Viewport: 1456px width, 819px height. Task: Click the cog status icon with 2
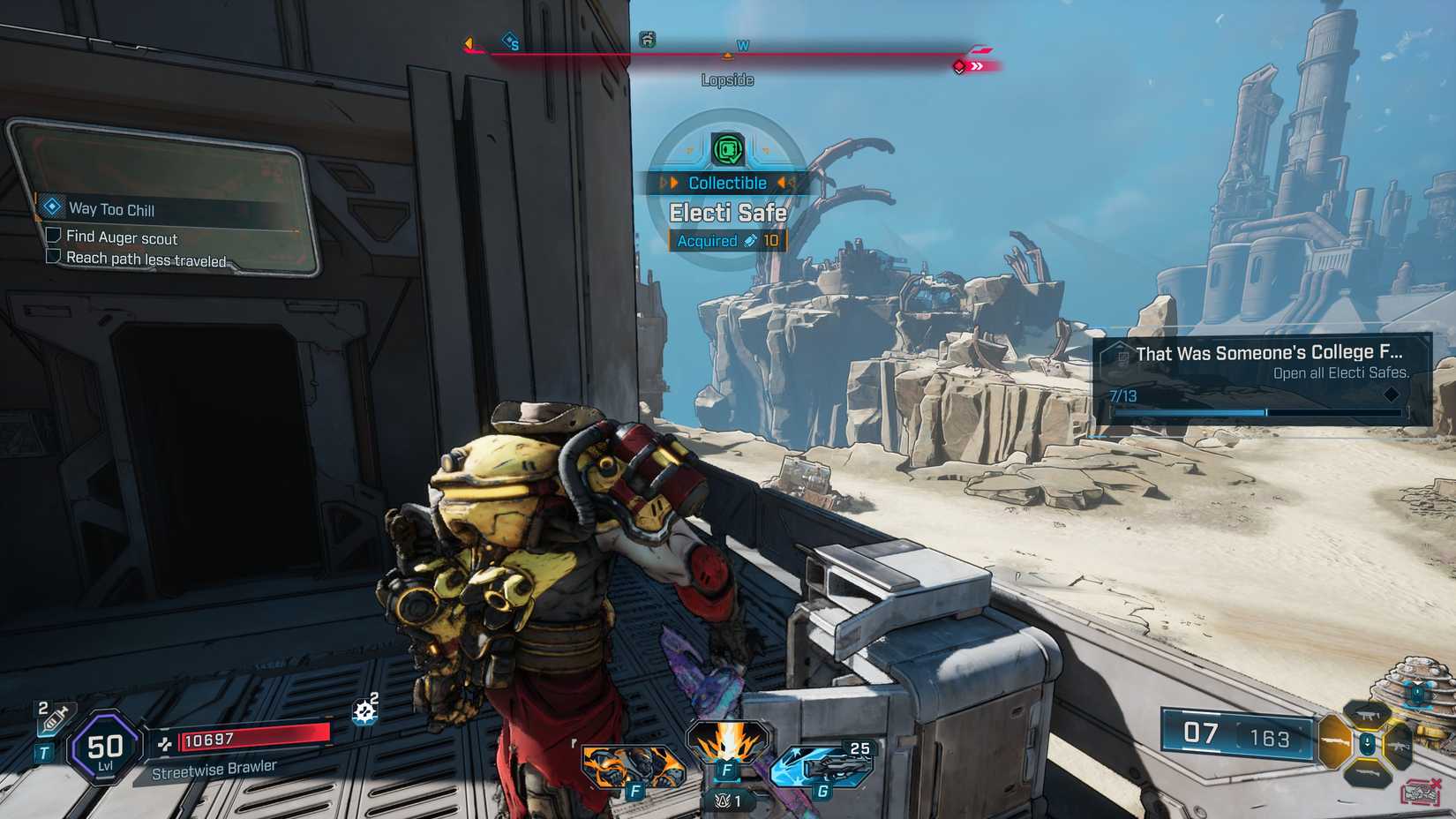point(365,710)
